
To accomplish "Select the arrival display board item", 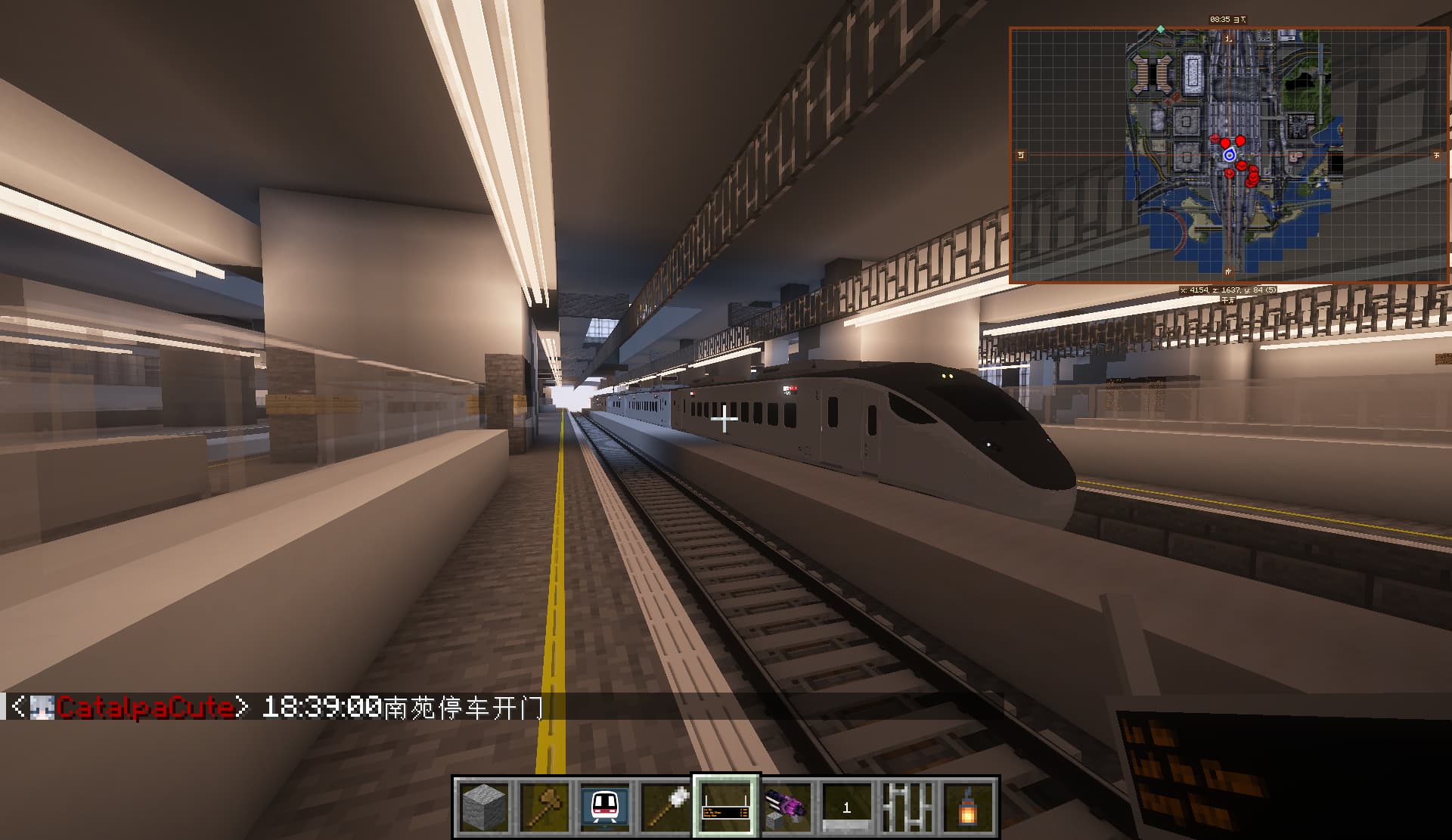I will pyautogui.click(x=726, y=806).
